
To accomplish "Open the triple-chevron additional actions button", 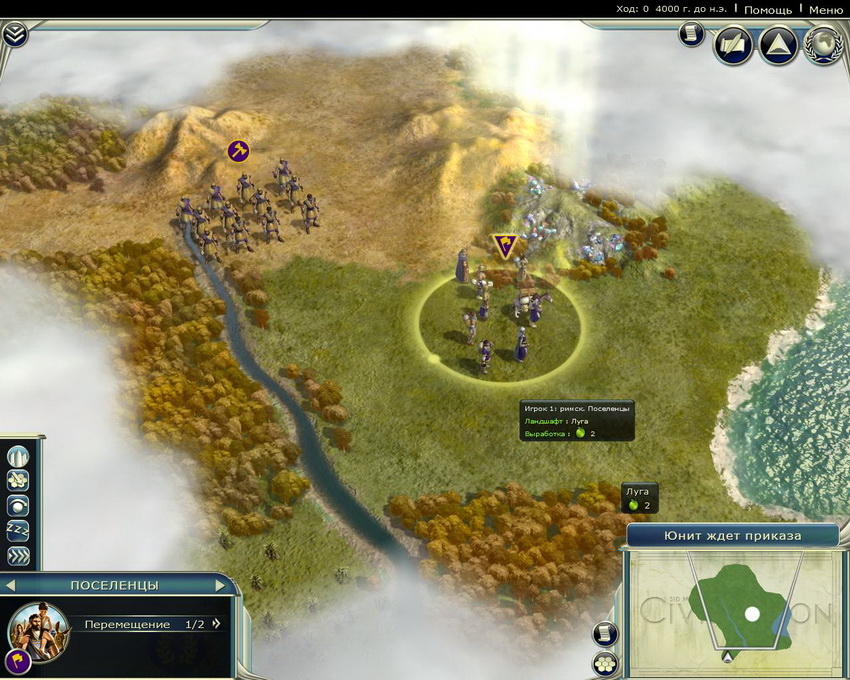I will coord(20,556).
